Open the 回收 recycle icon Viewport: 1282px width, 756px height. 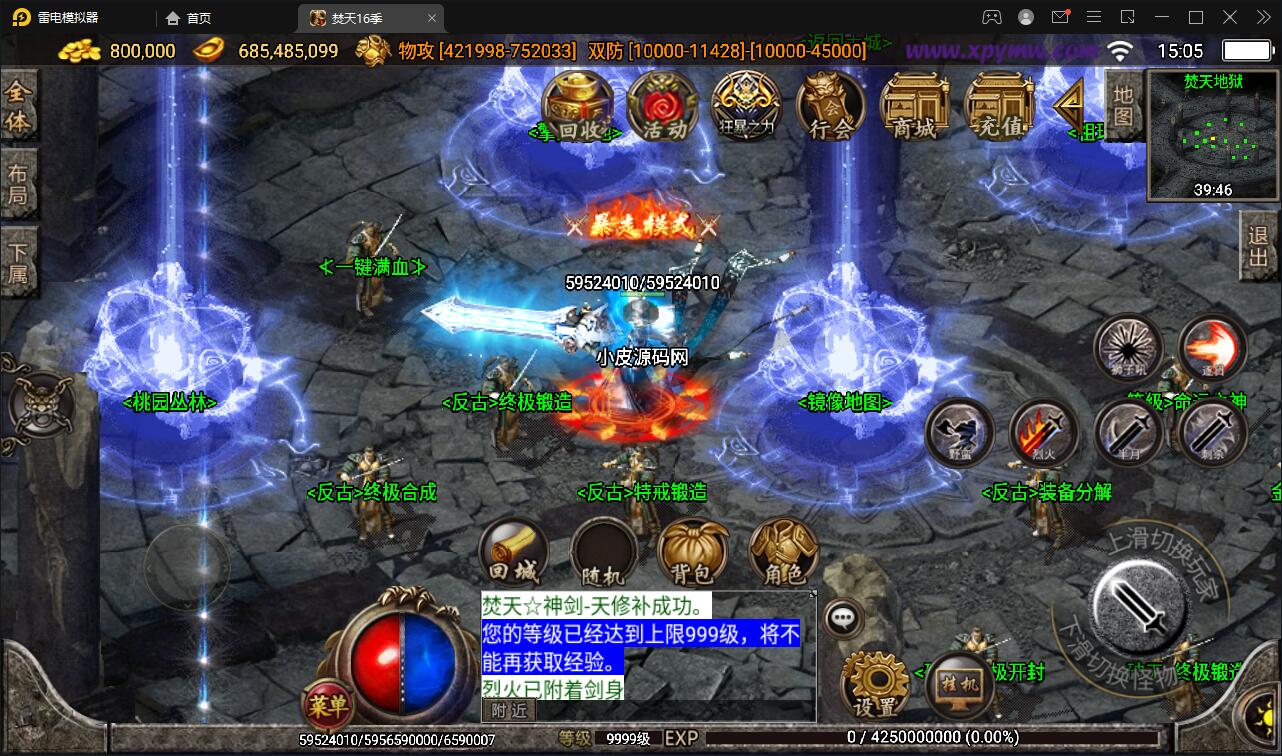pyautogui.click(x=577, y=106)
